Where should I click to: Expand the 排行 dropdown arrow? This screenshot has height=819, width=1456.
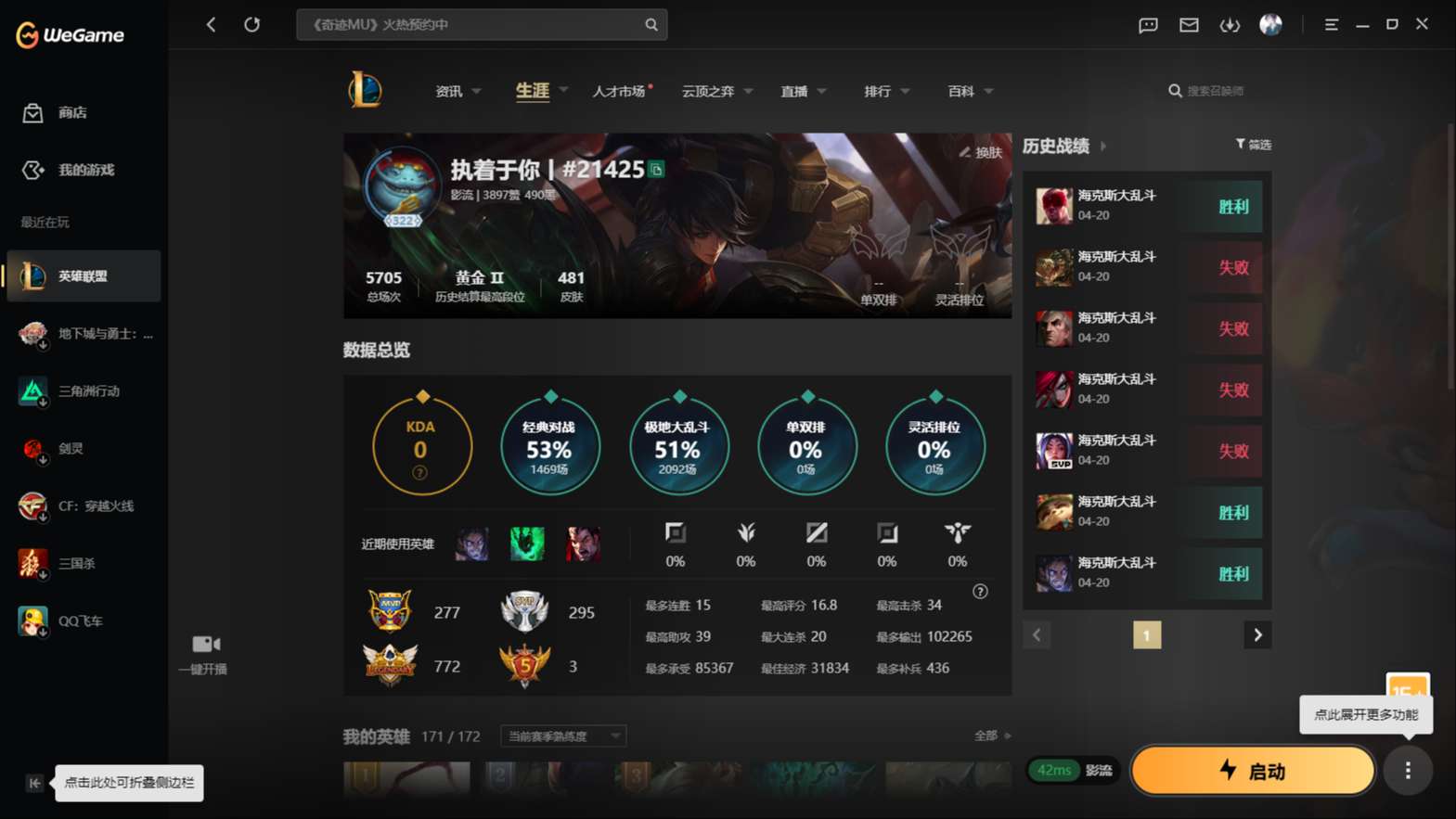point(903,91)
